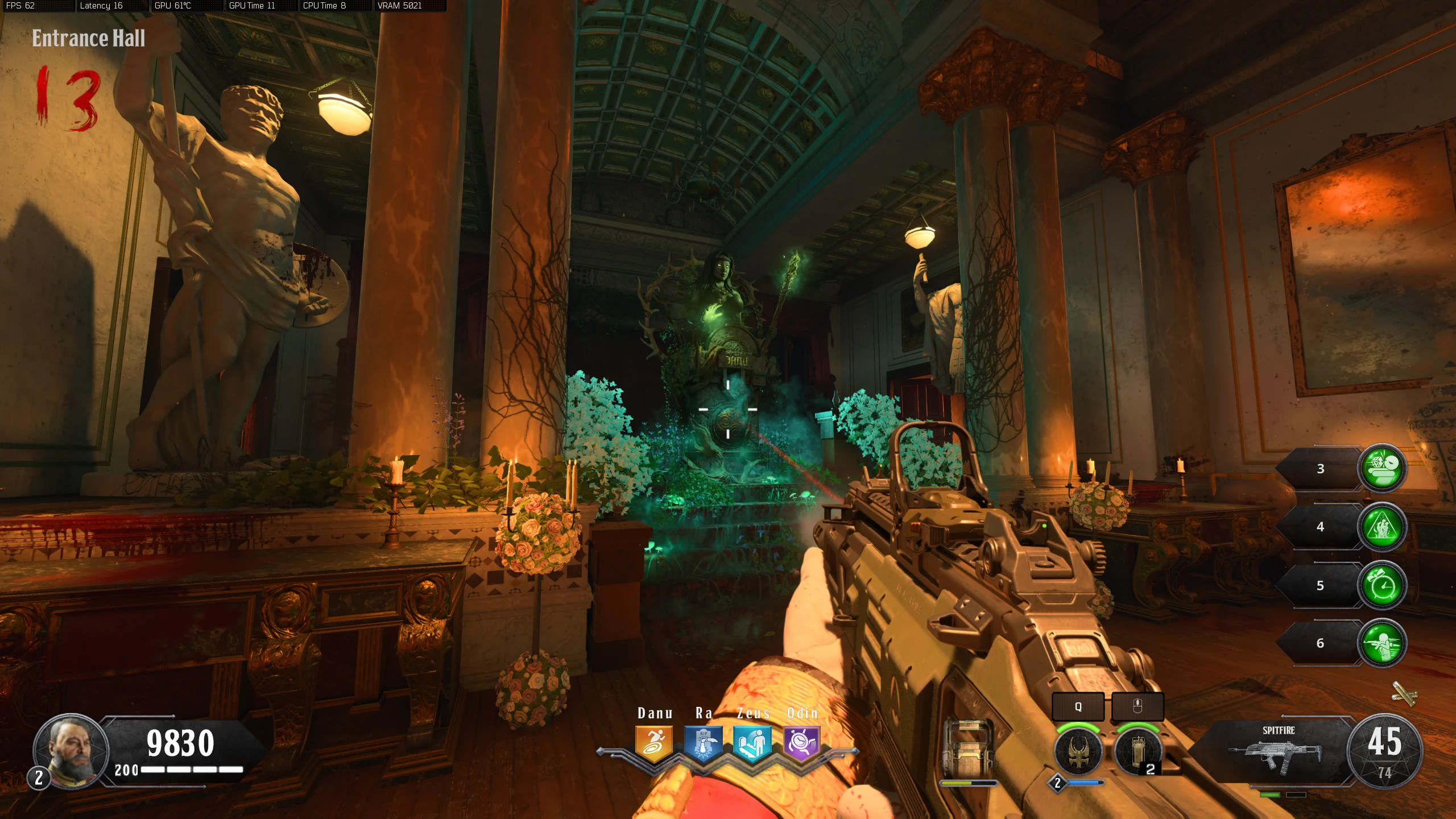This screenshot has width=1456, height=819.
Task: Activate the dice elixir in slot 3
Action: (1382, 468)
